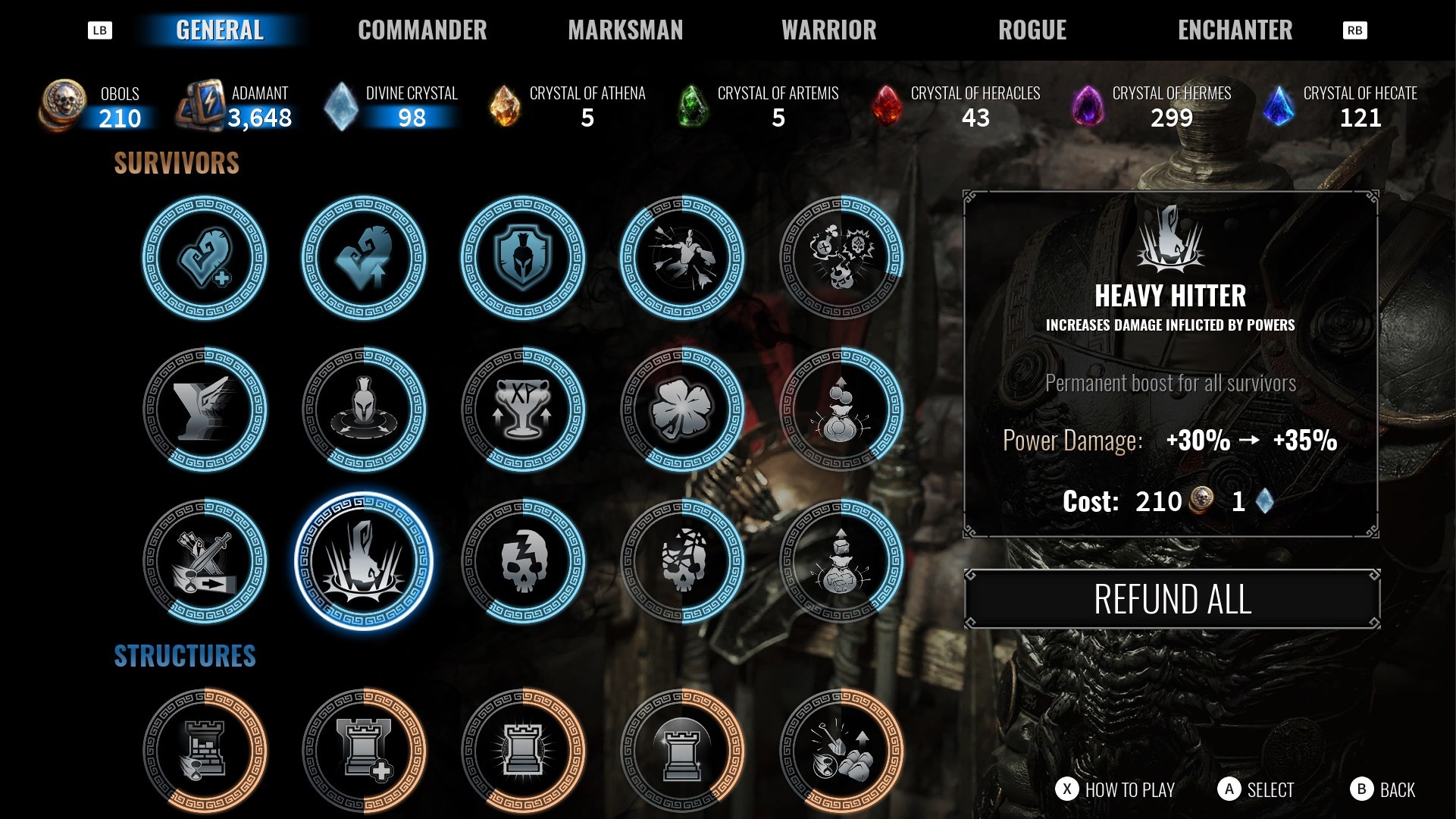Select the tower with plus structure upgrade
Viewport: 1456px width, 819px height.
pyautogui.click(x=364, y=751)
